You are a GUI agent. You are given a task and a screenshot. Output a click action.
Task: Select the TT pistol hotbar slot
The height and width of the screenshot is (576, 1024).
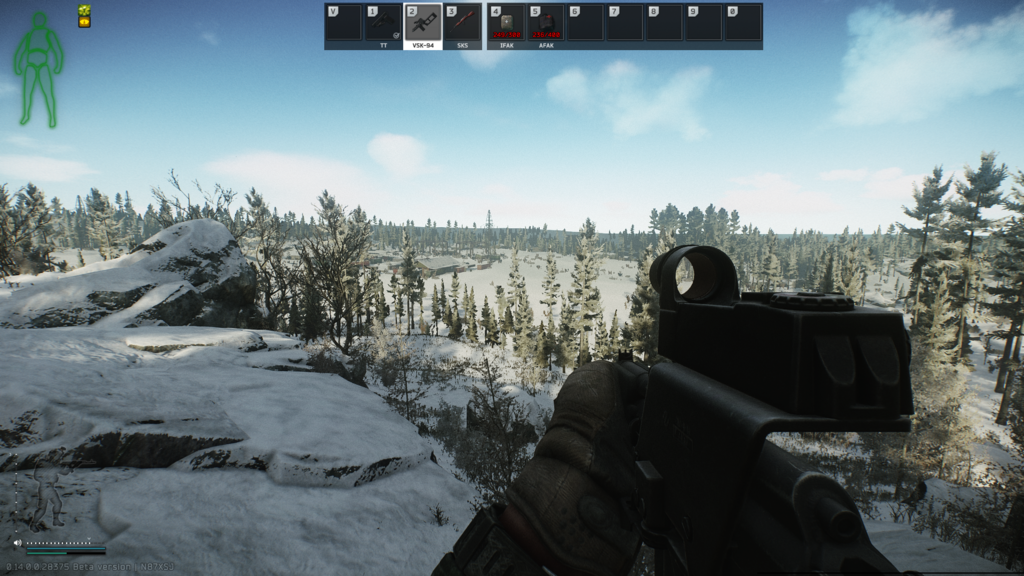383,23
